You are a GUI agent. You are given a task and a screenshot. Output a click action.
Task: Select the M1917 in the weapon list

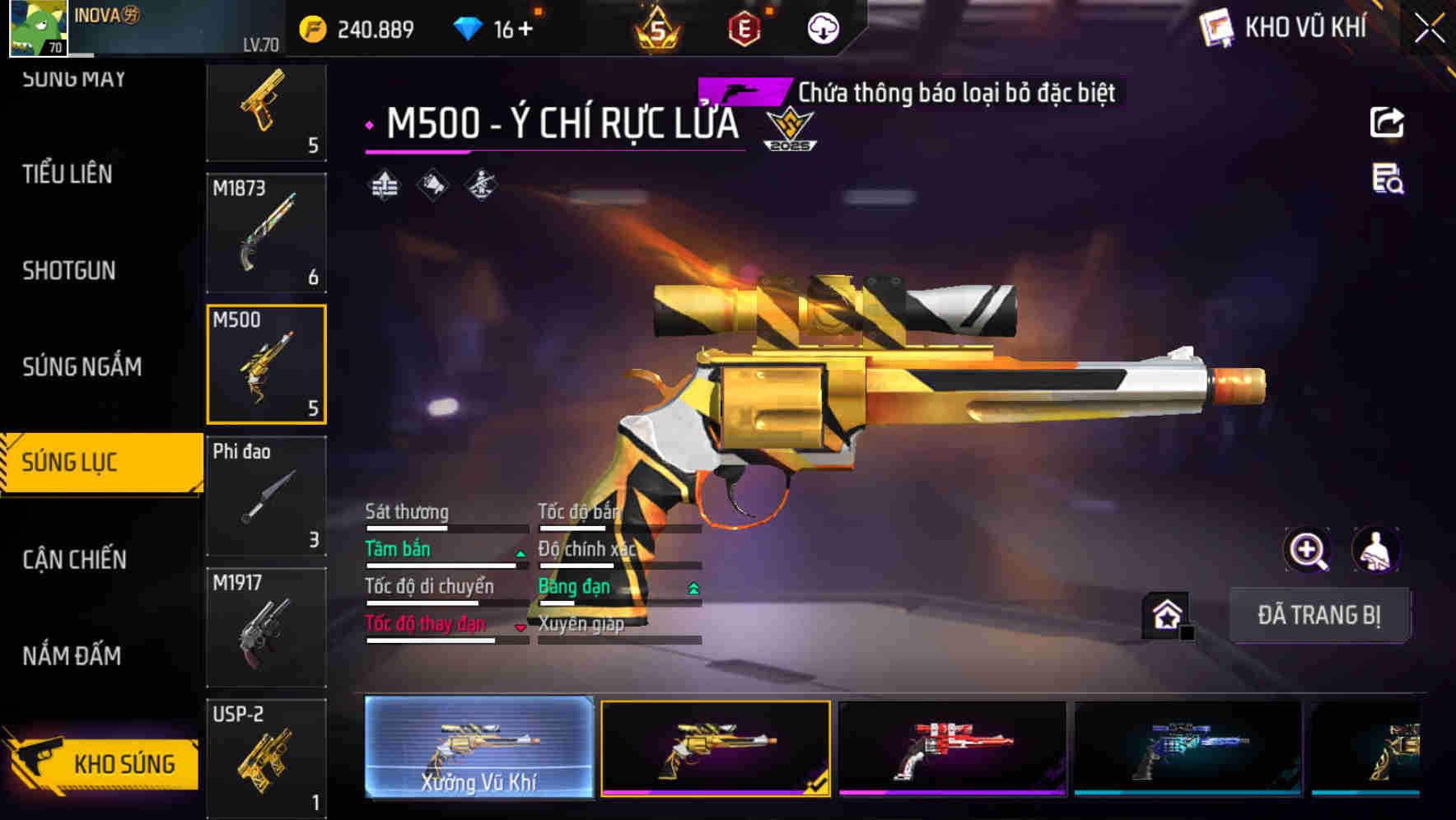click(265, 626)
